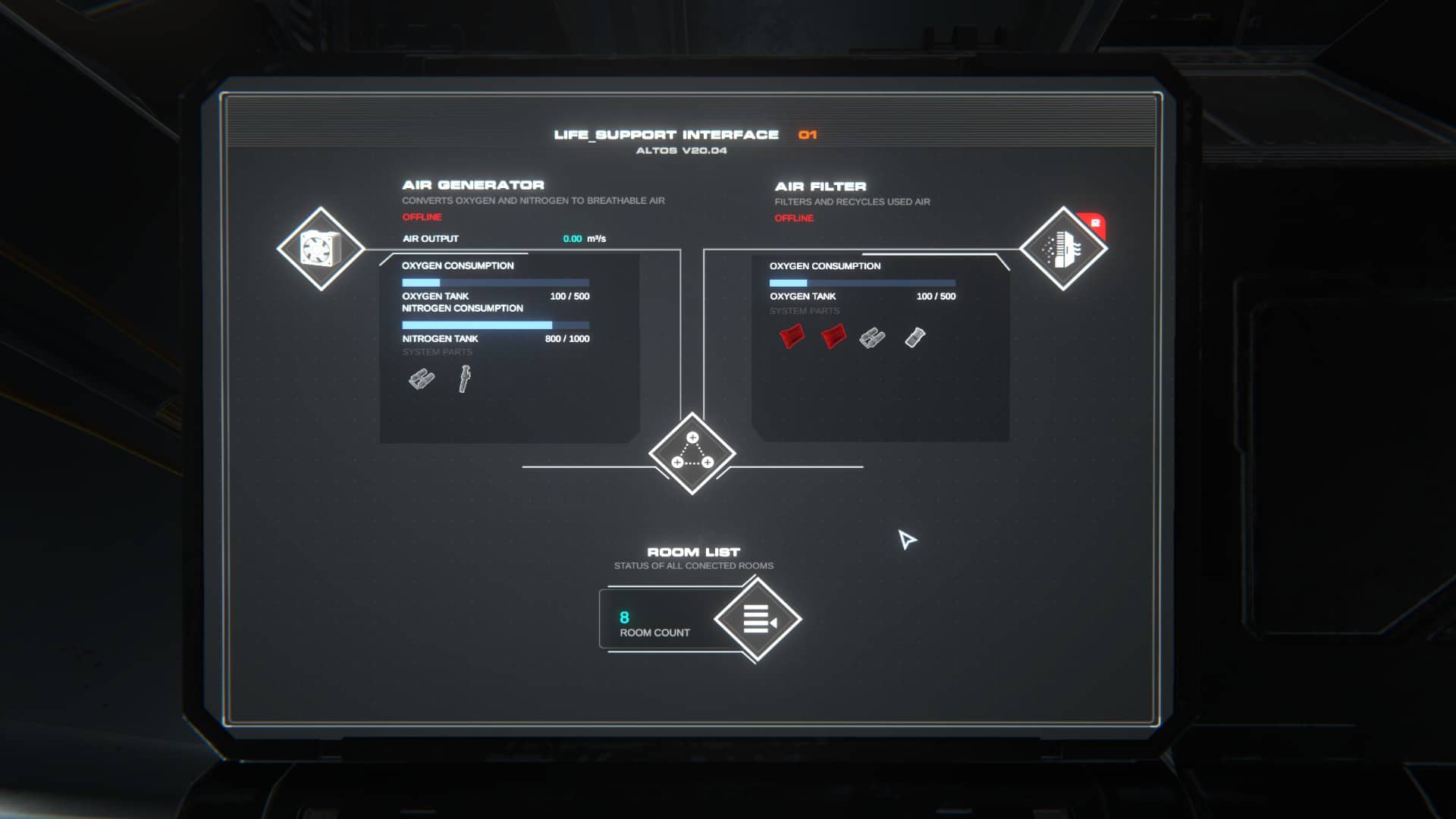1456x819 pixels.
Task: Open the Room List diamond button
Action: coord(758,619)
